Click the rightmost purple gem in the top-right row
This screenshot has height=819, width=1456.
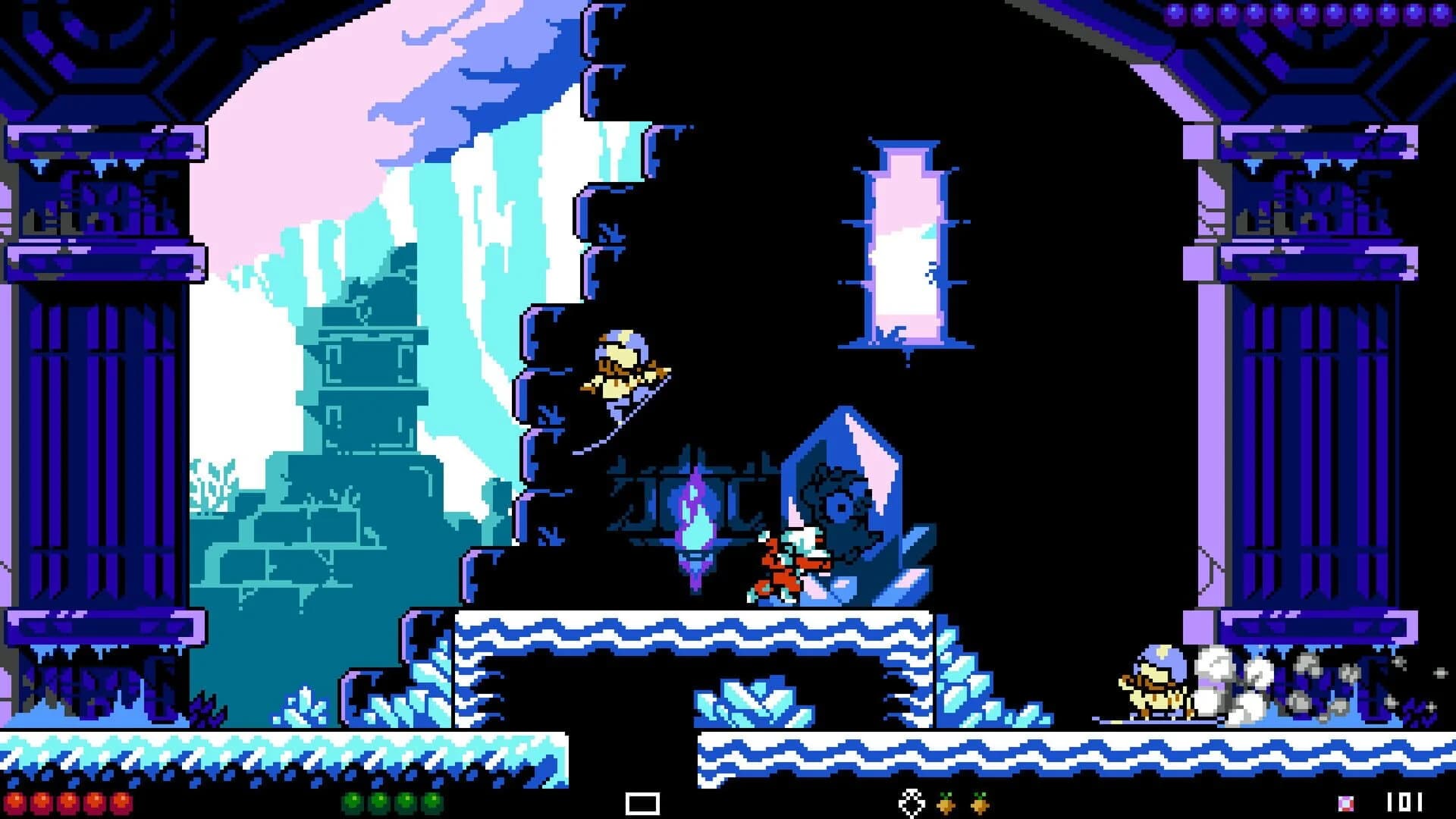pos(1441,12)
